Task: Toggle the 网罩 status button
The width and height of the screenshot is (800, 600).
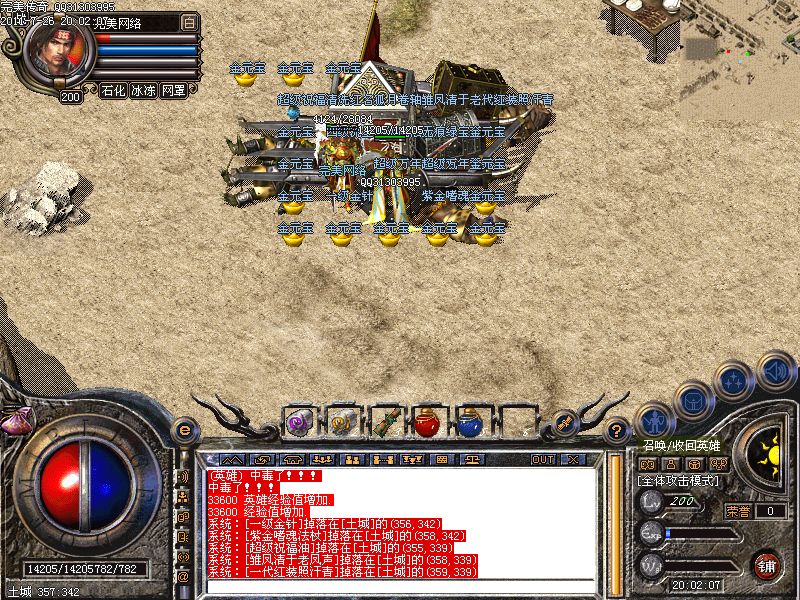Action: 173,90
